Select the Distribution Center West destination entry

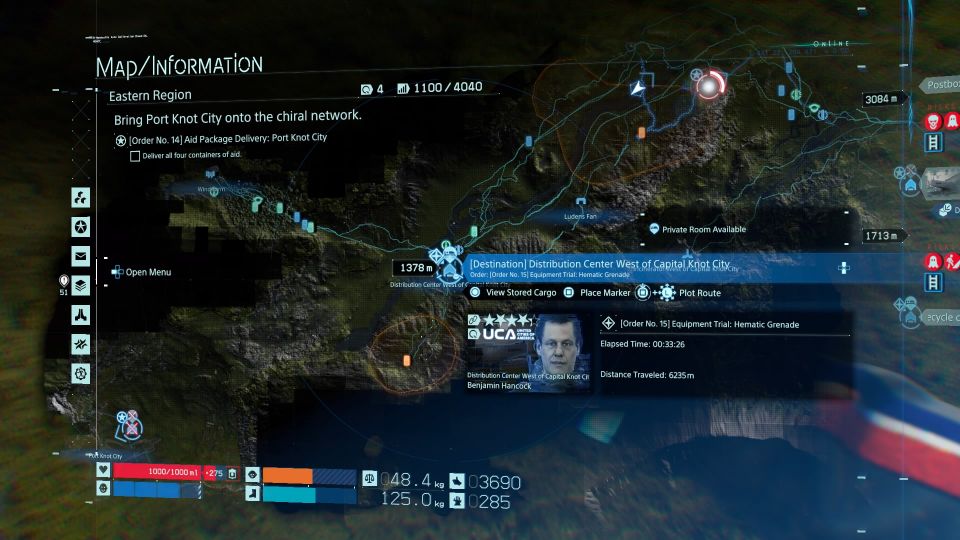600,265
